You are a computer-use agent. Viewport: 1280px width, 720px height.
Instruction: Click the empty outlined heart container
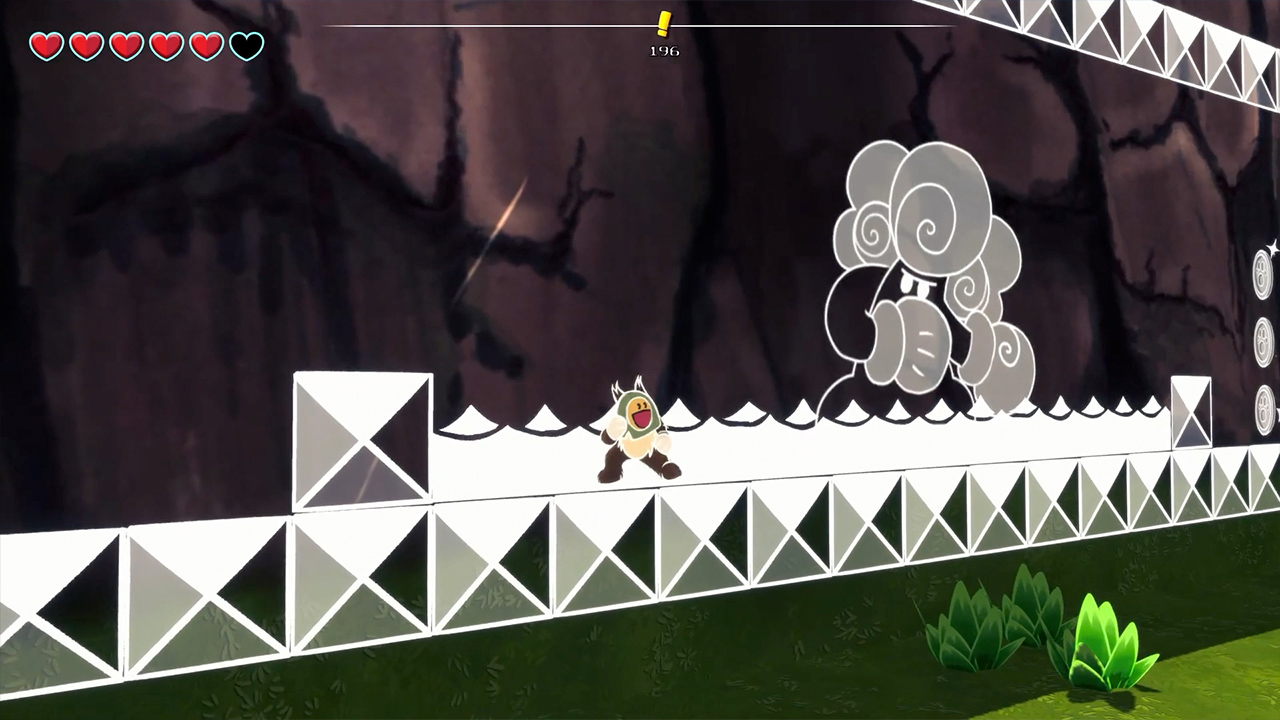click(245, 45)
